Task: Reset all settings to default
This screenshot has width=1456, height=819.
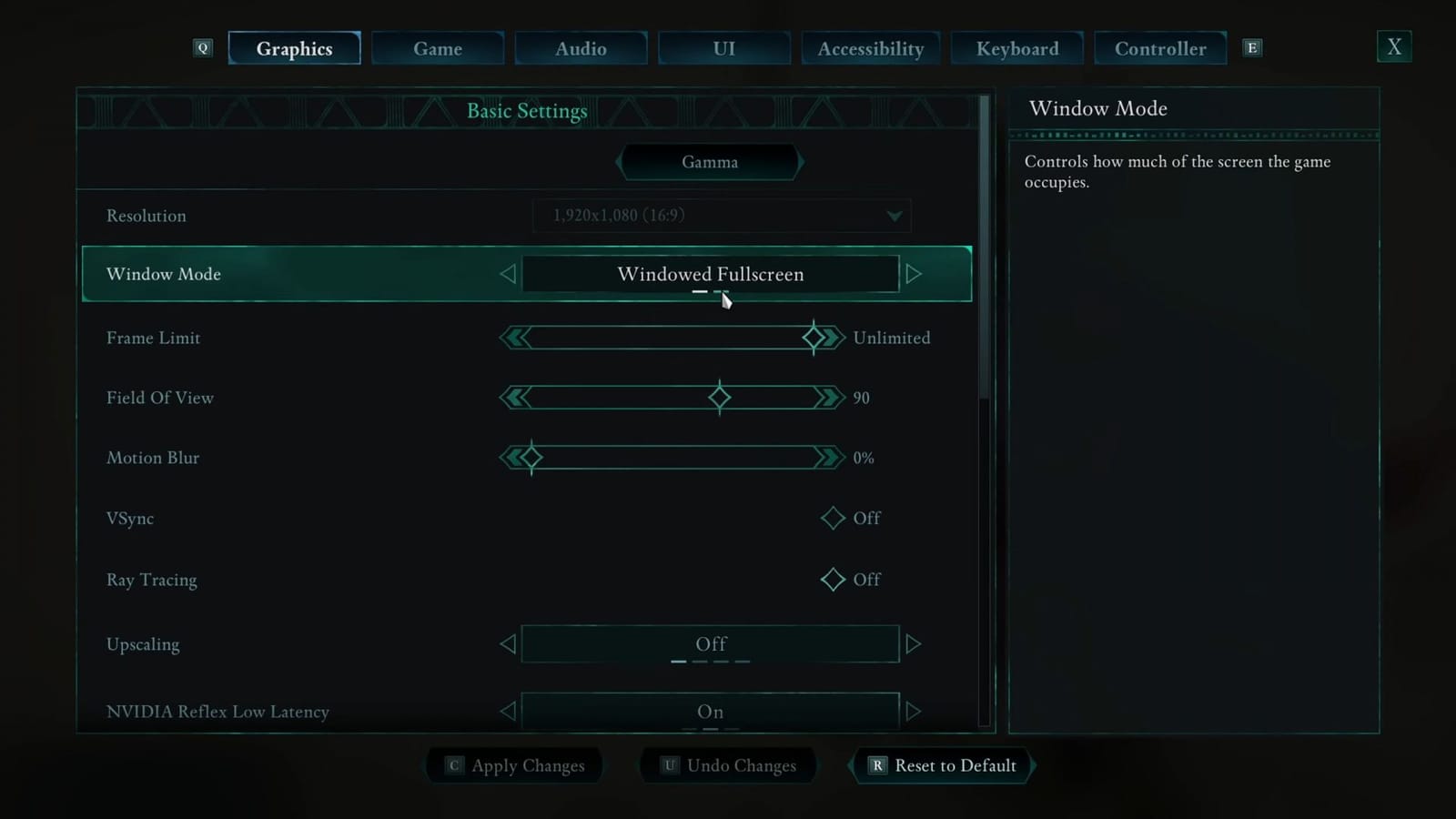Action: 942,765
